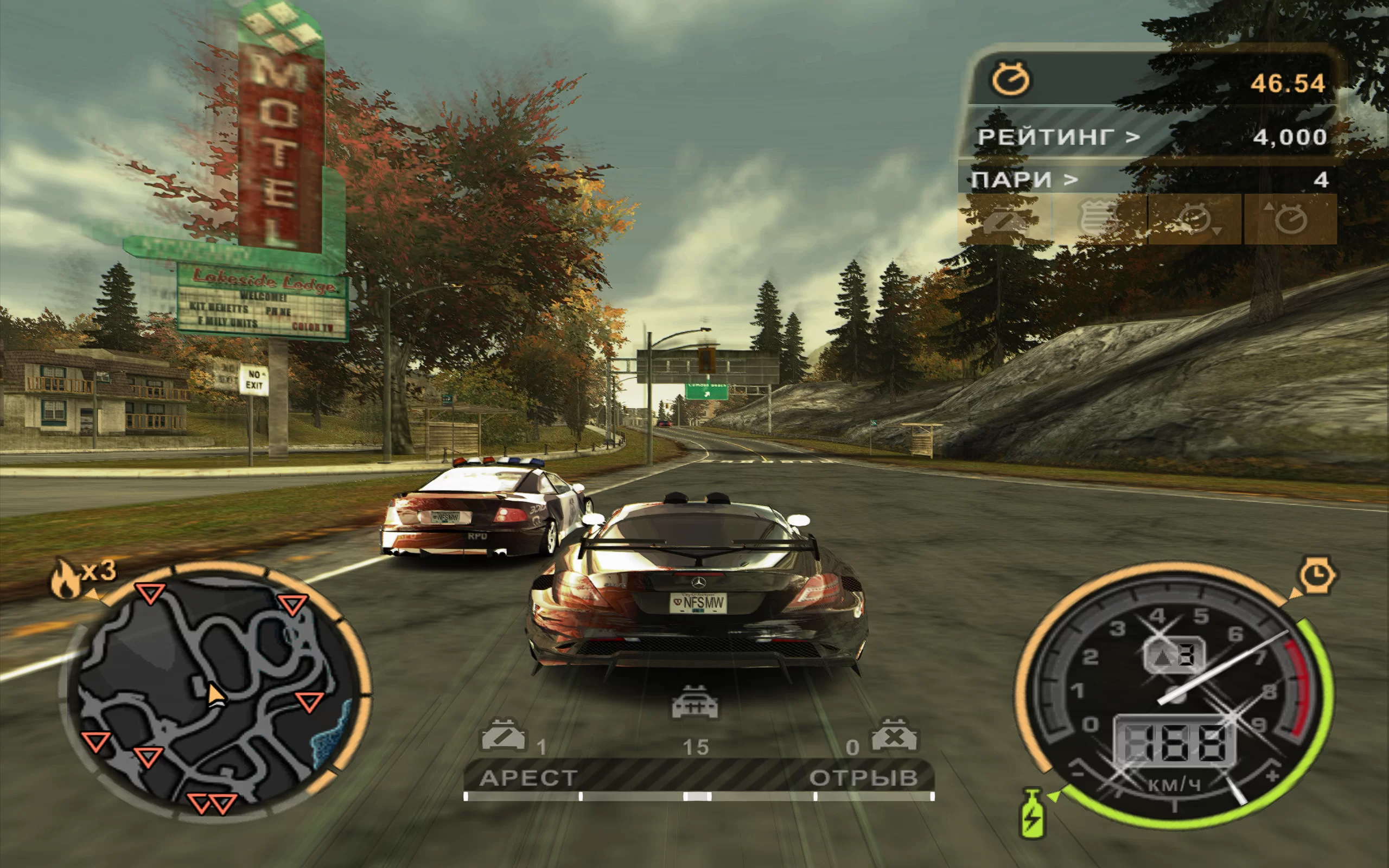Click the speedbreaker clock icon above the tachometer
The height and width of the screenshot is (868, 1389).
[x=1318, y=574]
